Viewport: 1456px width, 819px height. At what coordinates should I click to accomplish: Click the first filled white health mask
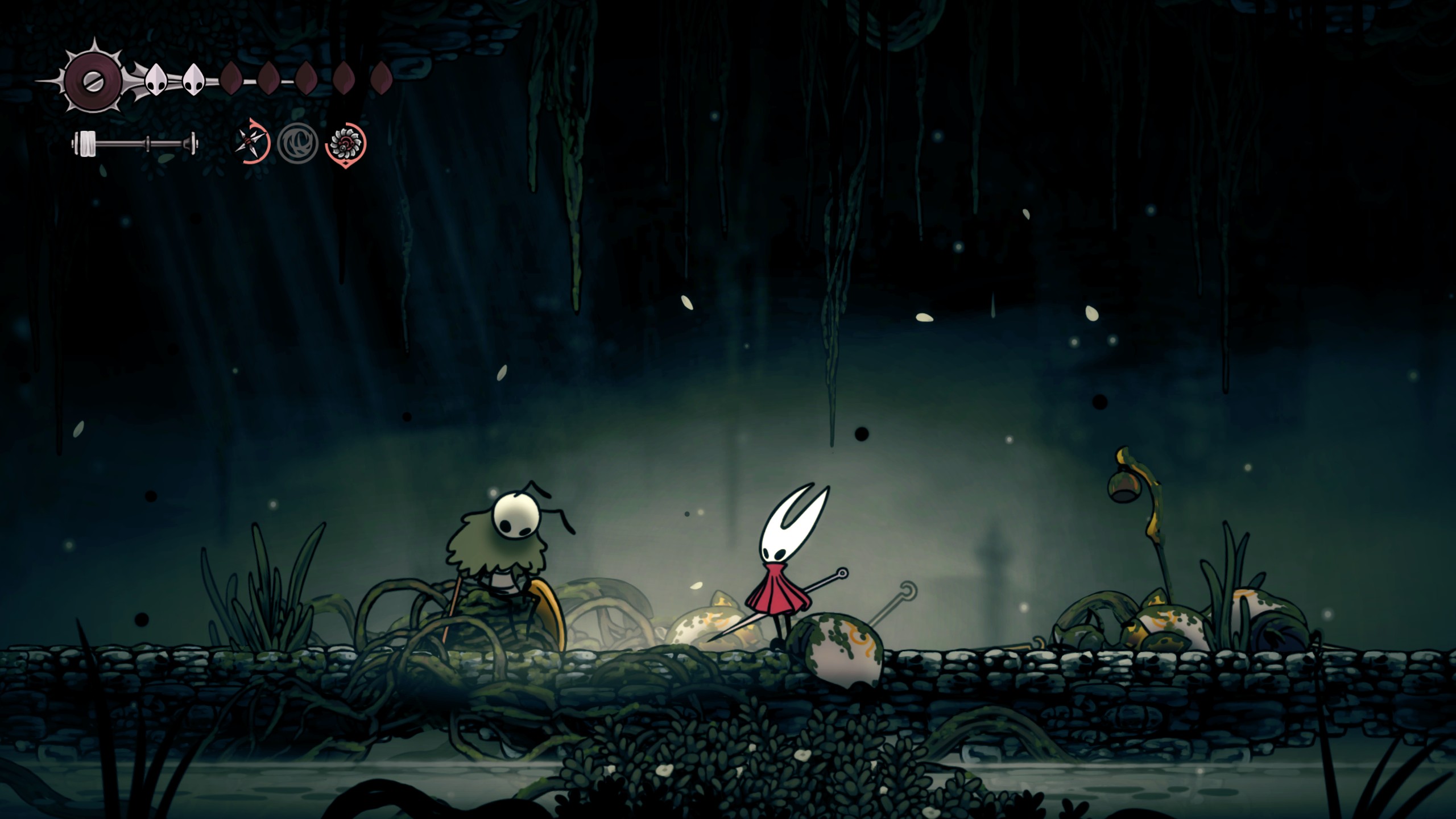click(x=156, y=79)
